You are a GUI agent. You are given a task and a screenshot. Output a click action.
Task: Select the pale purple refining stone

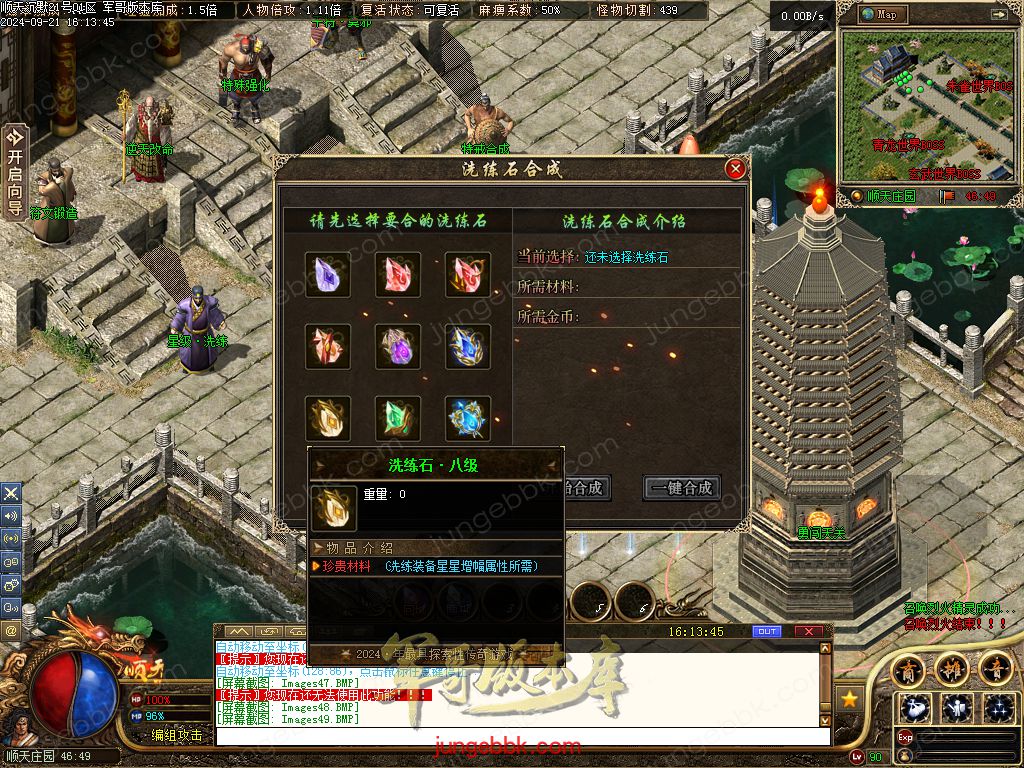[328, 275]
